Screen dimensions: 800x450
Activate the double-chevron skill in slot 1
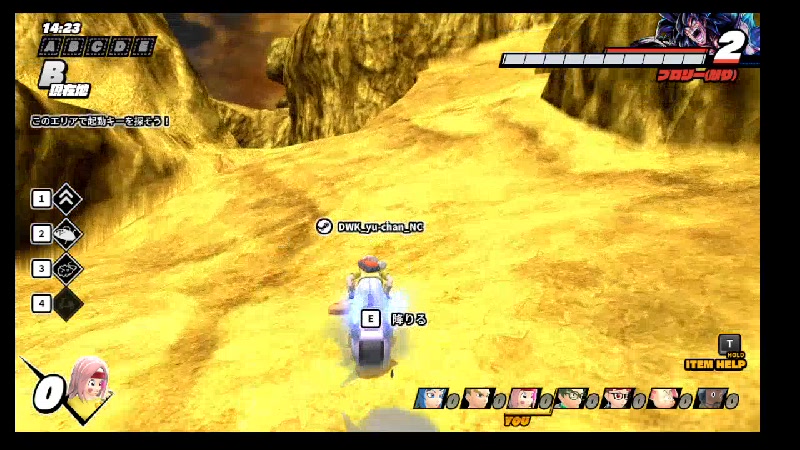[68, 198]
